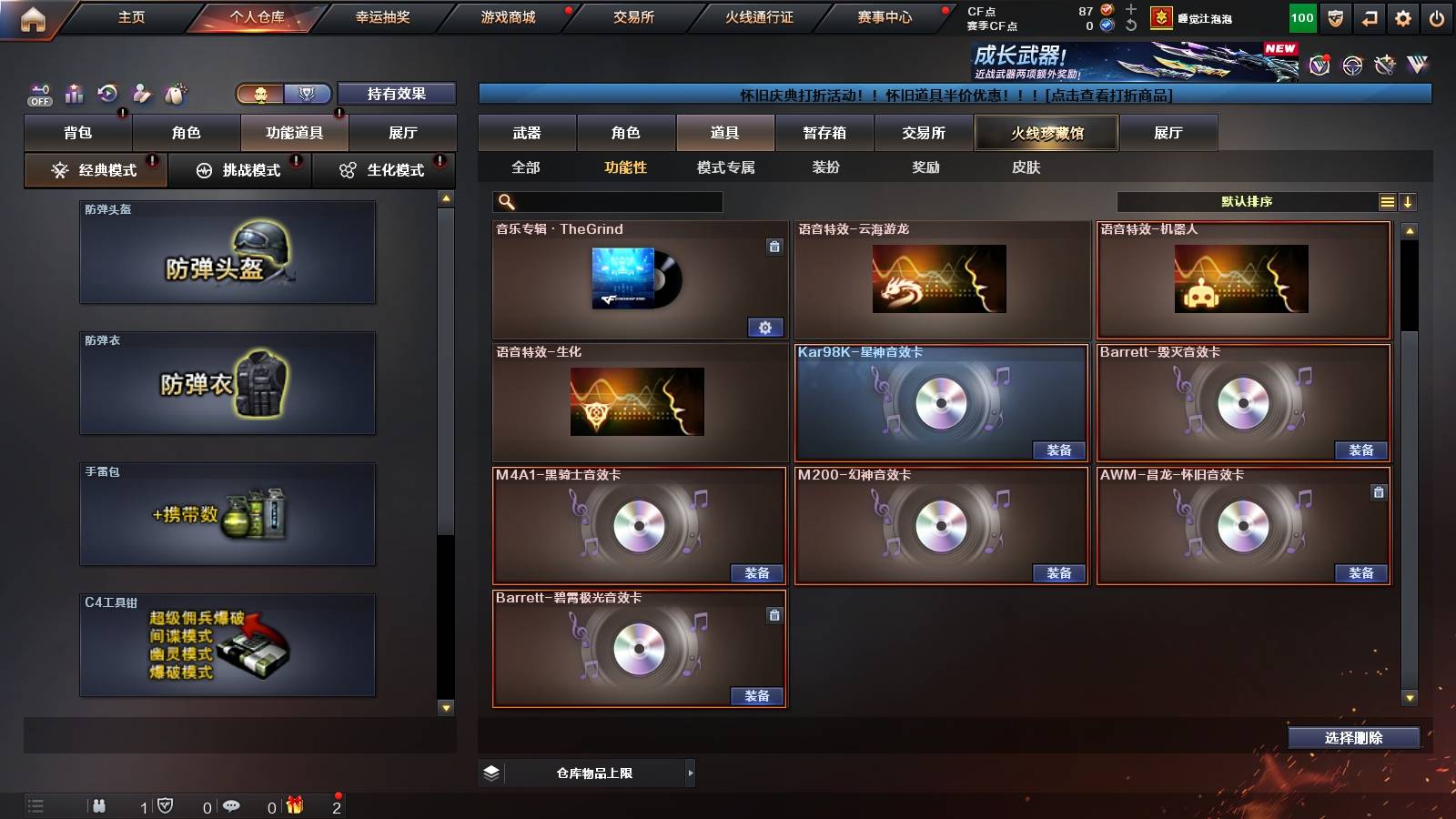Viewport: 1456px width, 819px height.
Task: Equip the Kar98K-星神音效卡 via its 装备 button
Action: pos(1059,450)
